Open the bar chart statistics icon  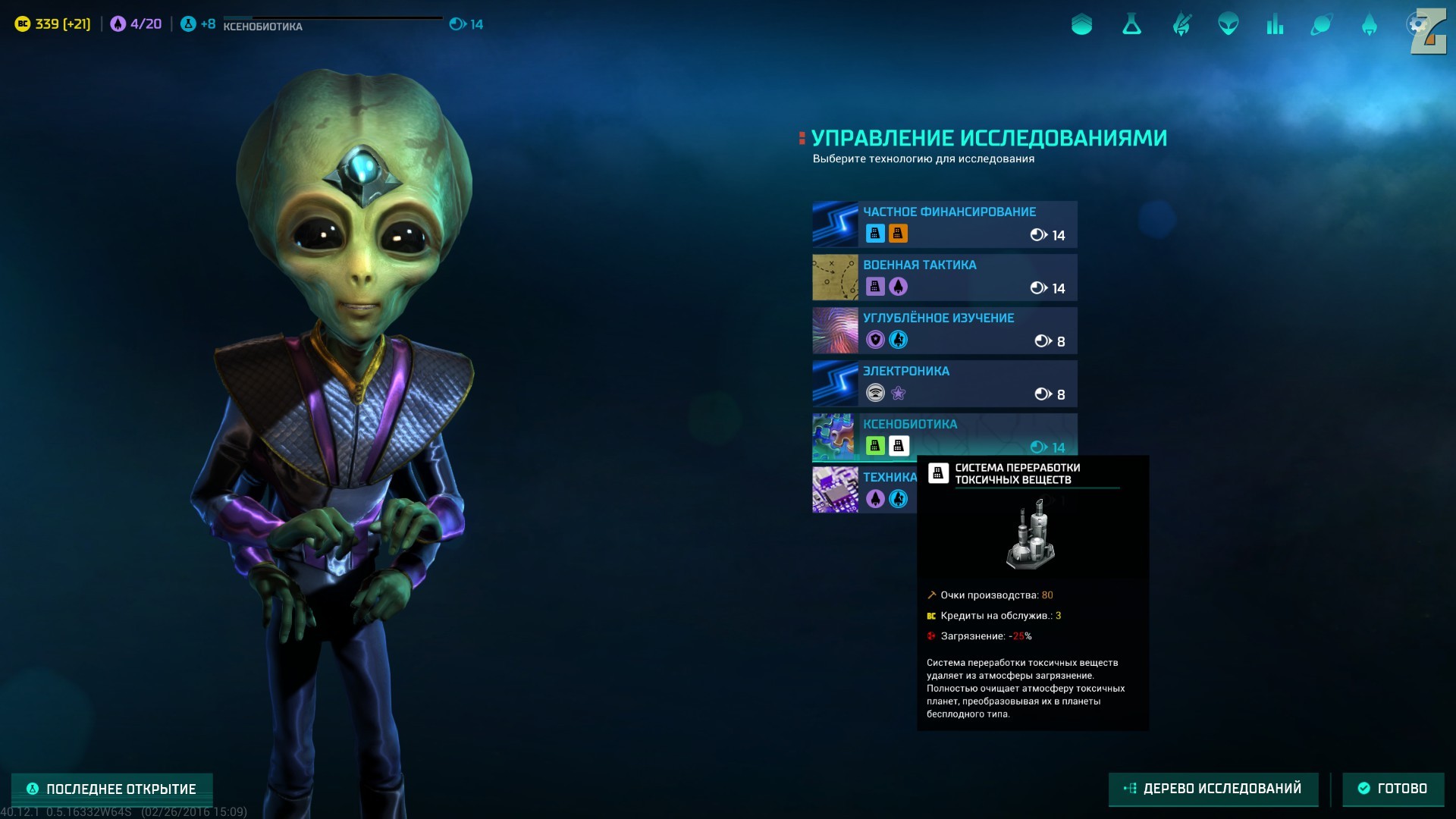point(1275,25)
